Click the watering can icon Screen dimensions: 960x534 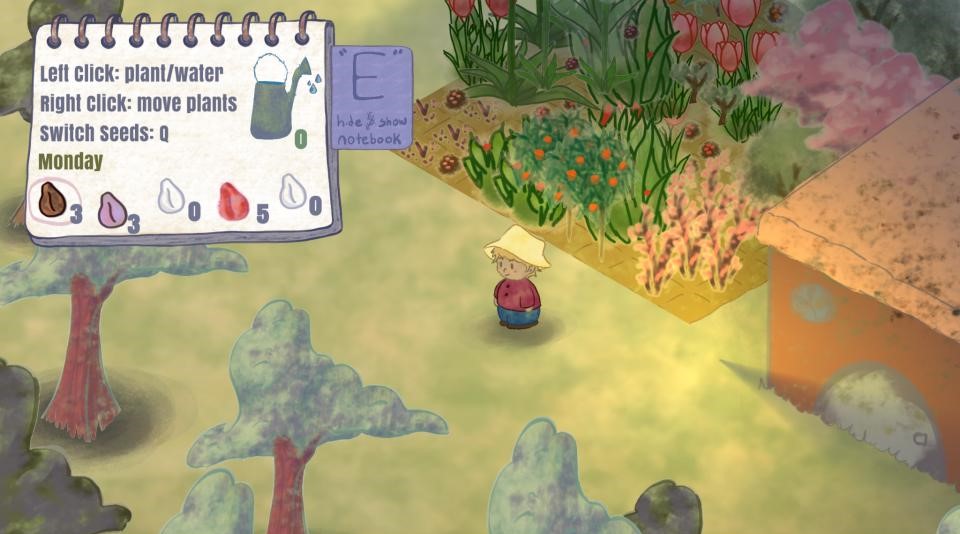(279, 96)
